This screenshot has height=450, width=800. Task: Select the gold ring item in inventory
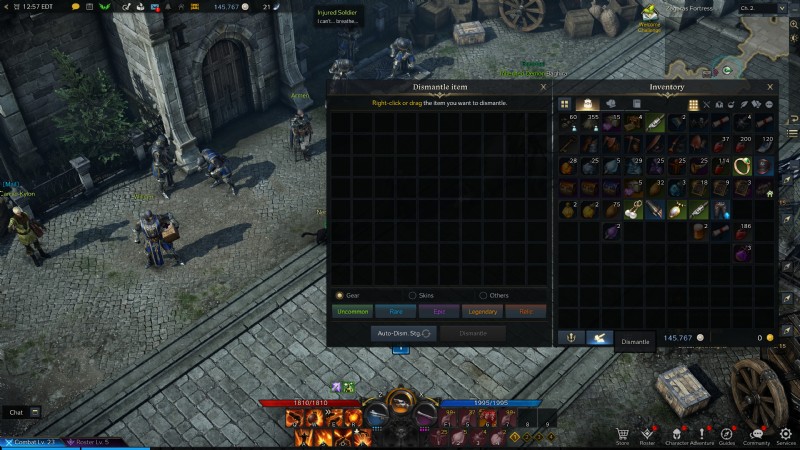pos(743,165)
